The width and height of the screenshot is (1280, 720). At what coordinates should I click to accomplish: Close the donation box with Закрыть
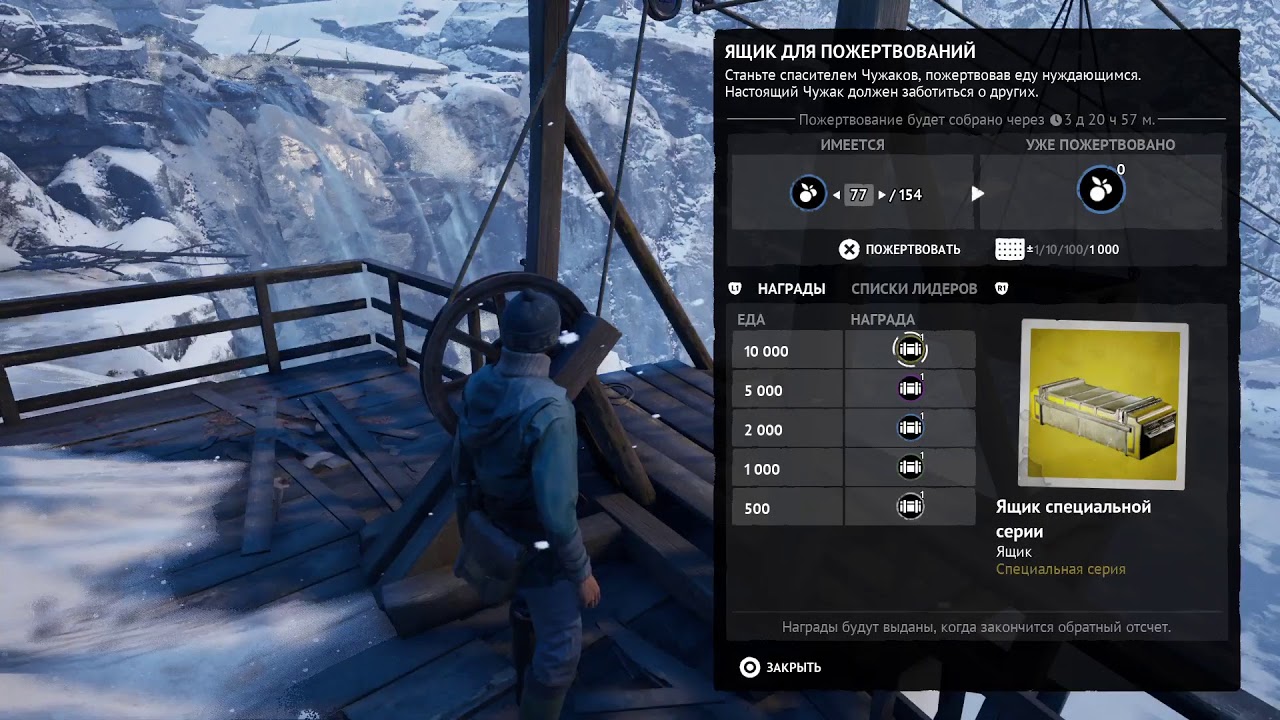(781, 667)
